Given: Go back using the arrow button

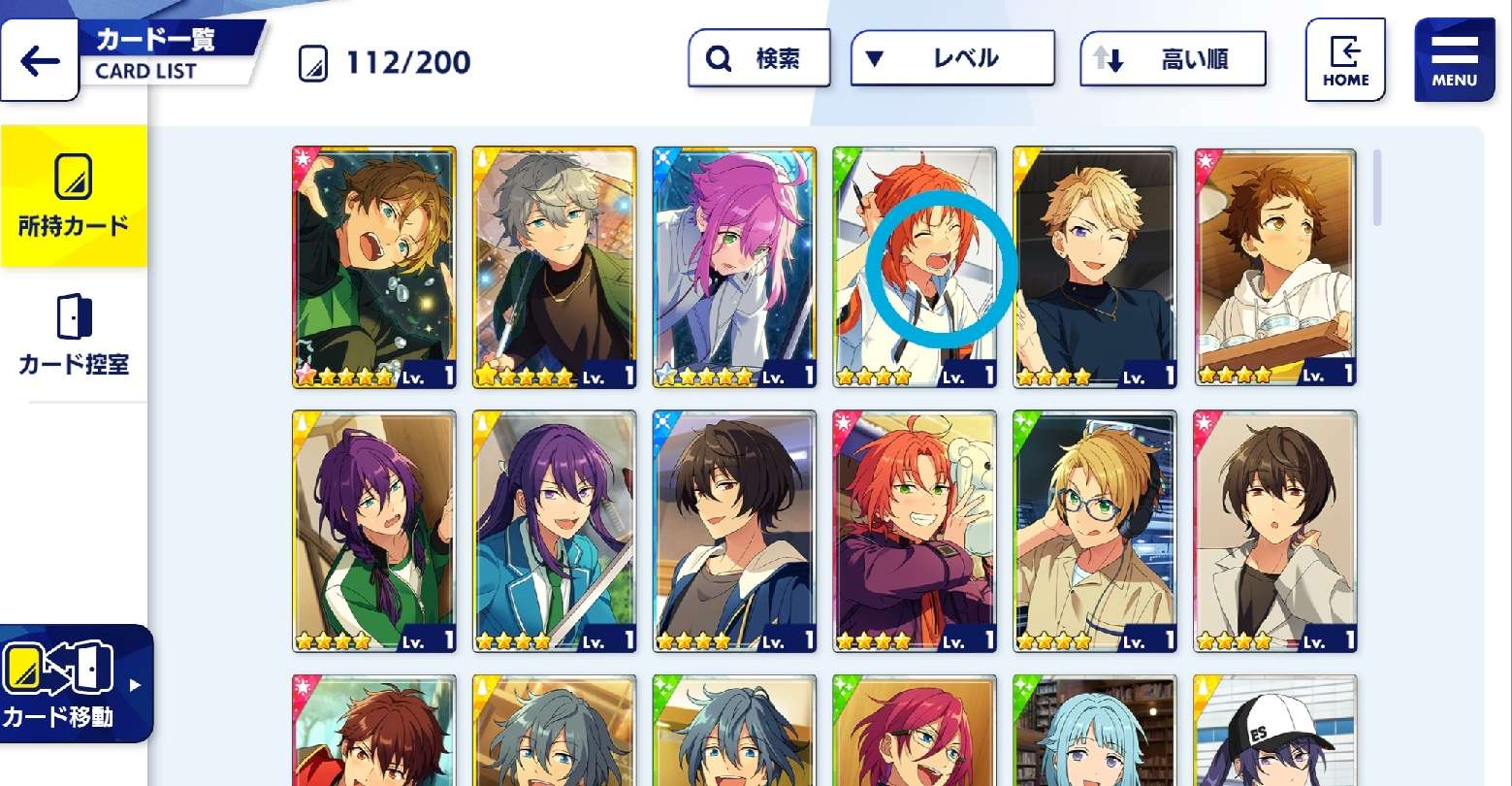Looking at the screenshot, I should pyautogui.click(x=40, y=61).
